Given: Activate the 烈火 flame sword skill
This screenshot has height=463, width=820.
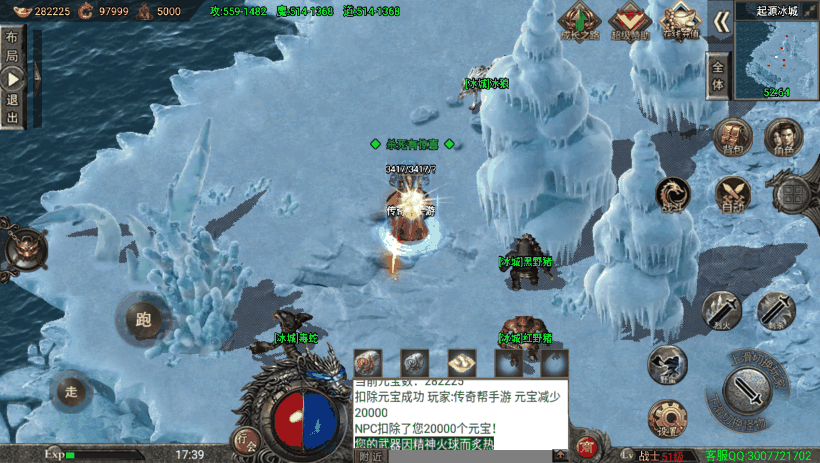Looking at the screenshot, I should (720, 310).
